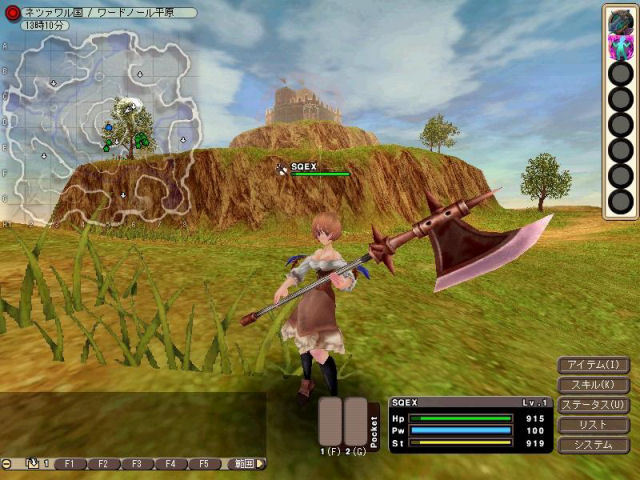Click the chat log download arrow icon
640x480 pixels.
31,464
